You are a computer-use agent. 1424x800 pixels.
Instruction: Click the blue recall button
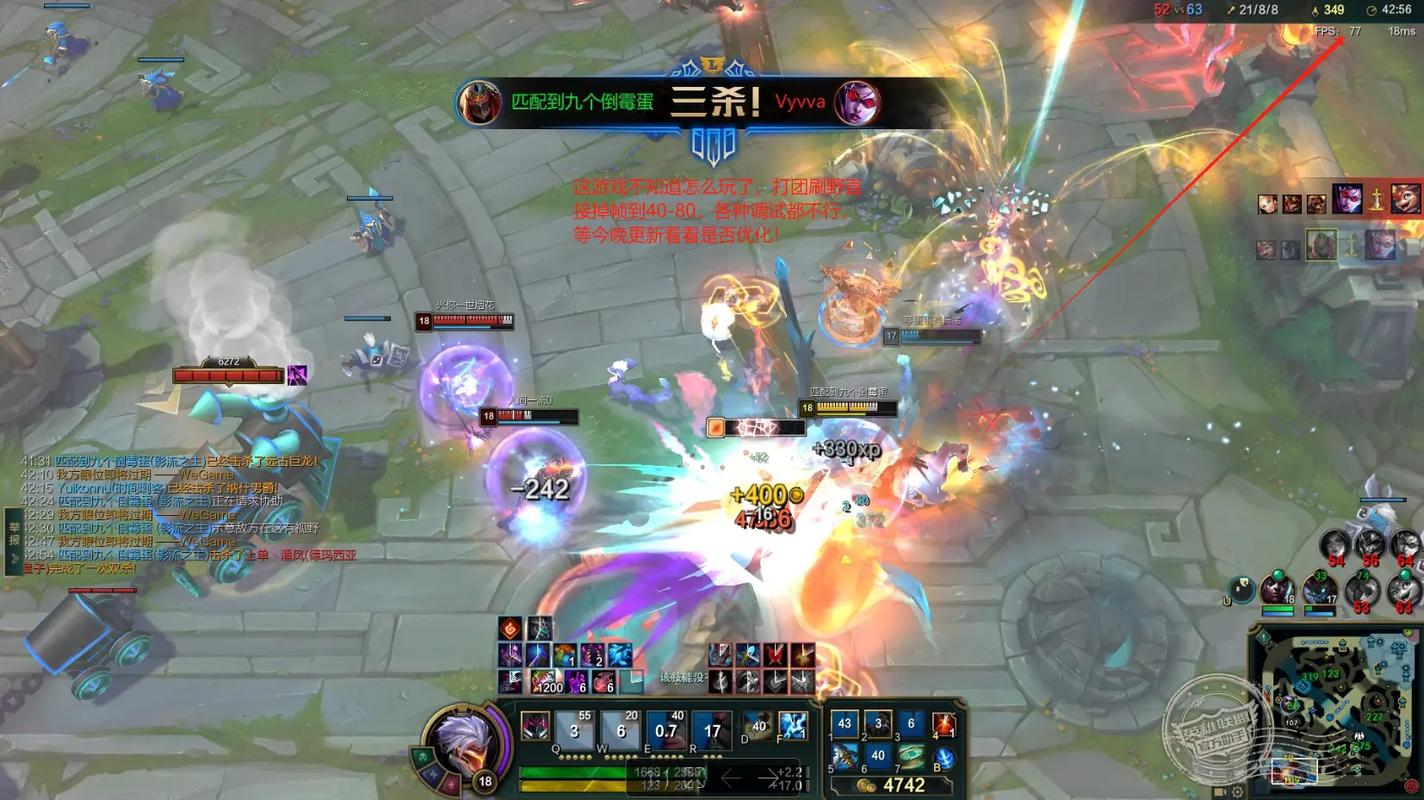click(944, 757)
